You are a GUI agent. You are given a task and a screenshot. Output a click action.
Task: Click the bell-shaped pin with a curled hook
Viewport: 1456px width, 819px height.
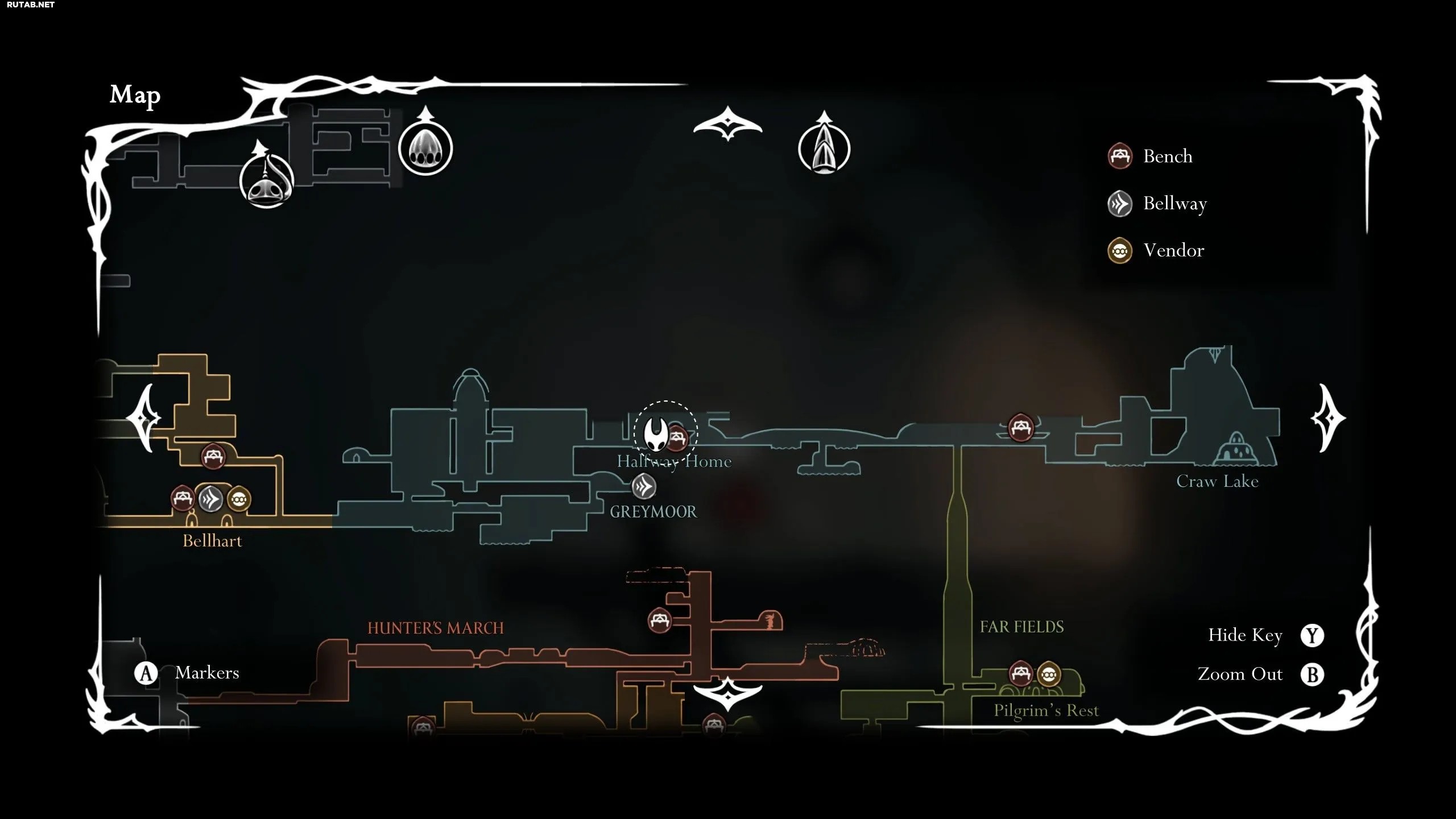pyautogui.click(x=267, y=181)
